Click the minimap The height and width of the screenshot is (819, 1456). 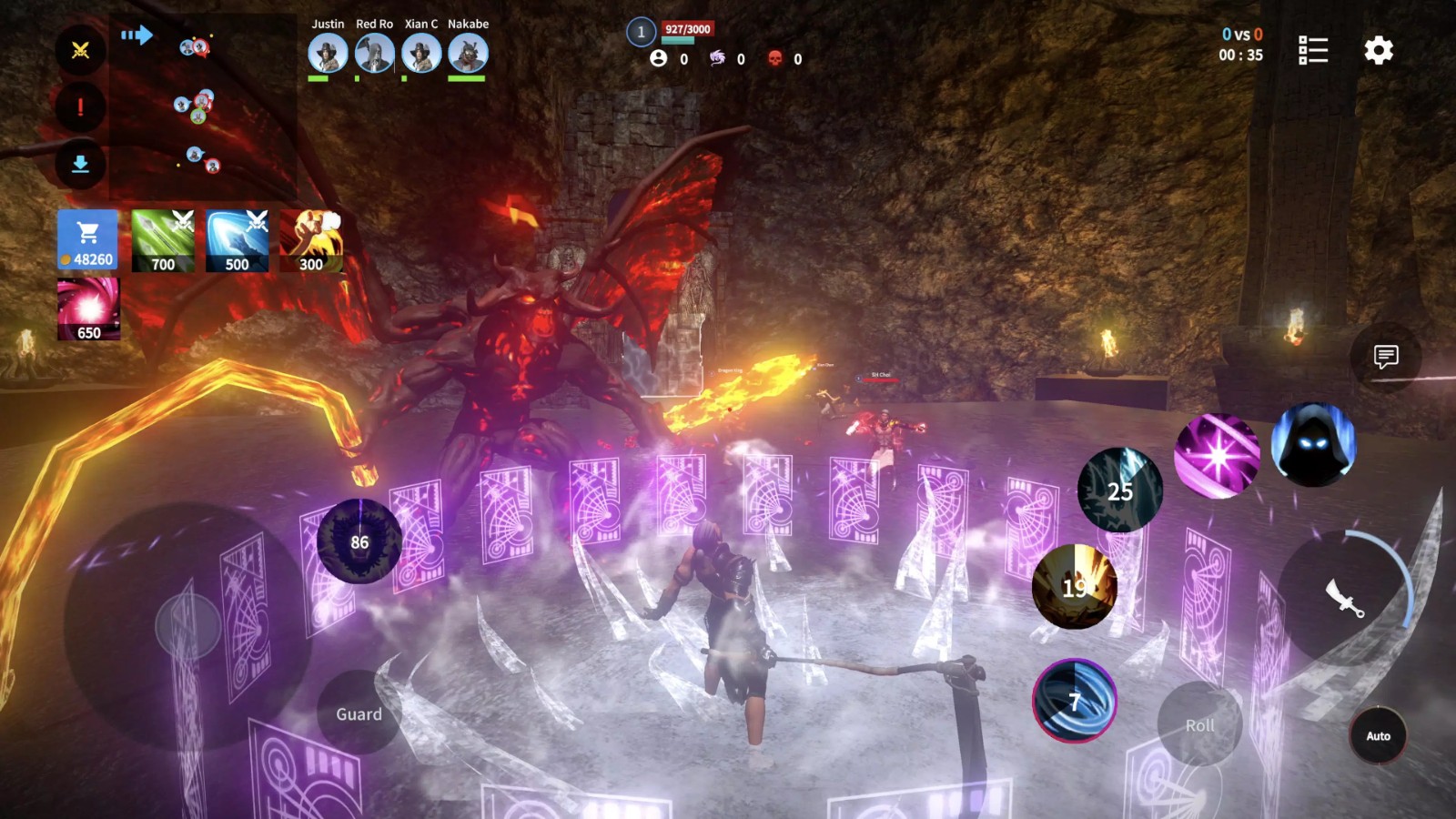click(x=202, y=107)
